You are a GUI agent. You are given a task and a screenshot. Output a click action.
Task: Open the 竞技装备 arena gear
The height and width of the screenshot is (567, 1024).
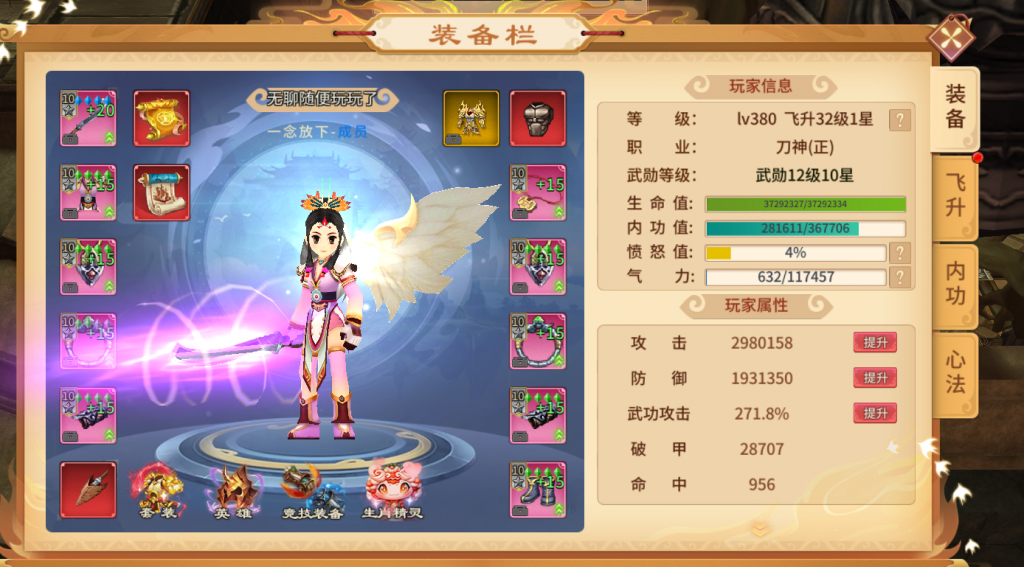pos(313,493)
